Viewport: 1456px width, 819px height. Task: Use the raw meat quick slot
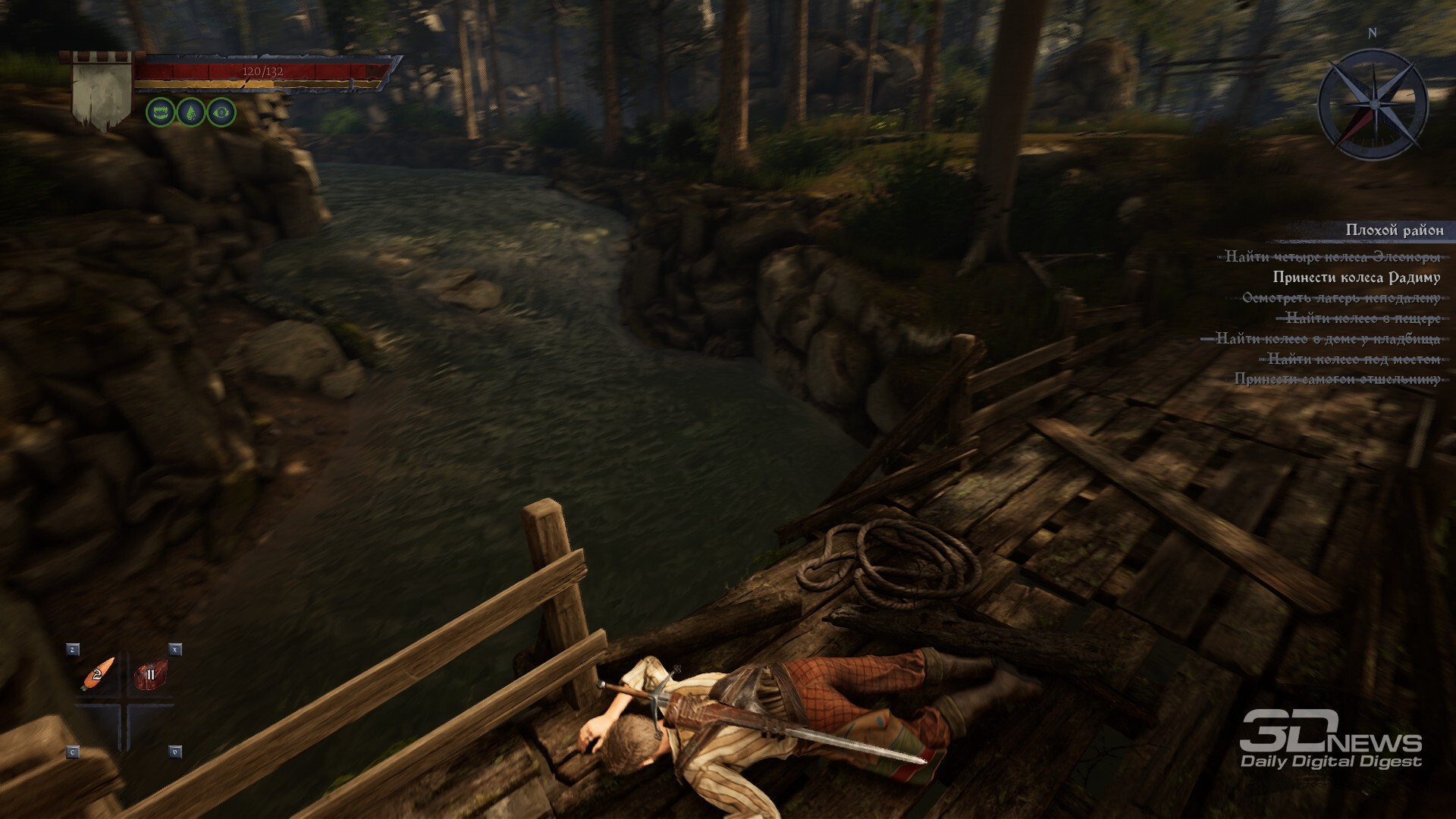[x=150, y=674]
